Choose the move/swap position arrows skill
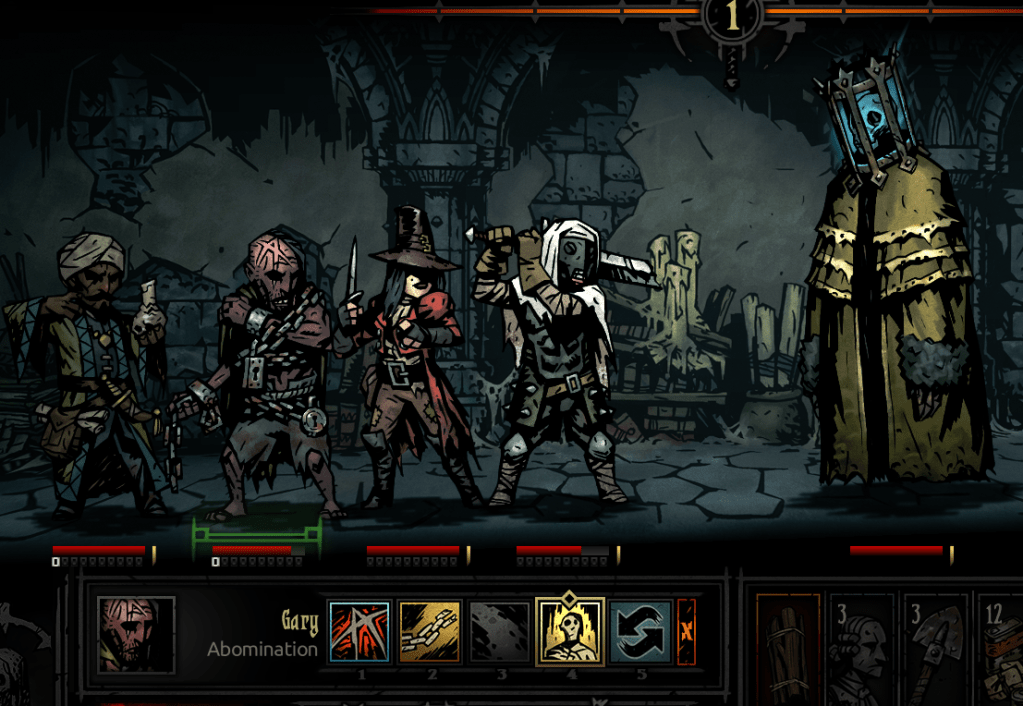Image resolution: width=1023 pixels, height=706 pixels. [640, 632]
